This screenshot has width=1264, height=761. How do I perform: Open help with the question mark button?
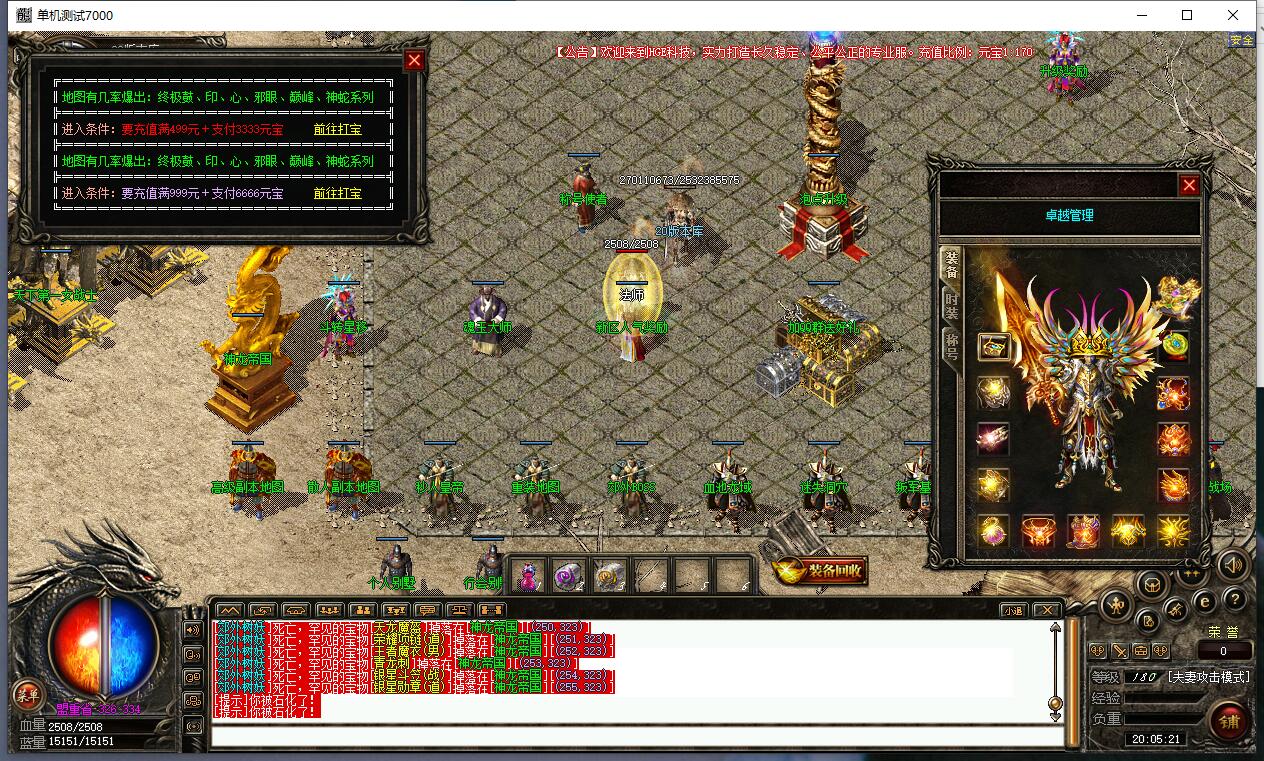[1235, 599]
